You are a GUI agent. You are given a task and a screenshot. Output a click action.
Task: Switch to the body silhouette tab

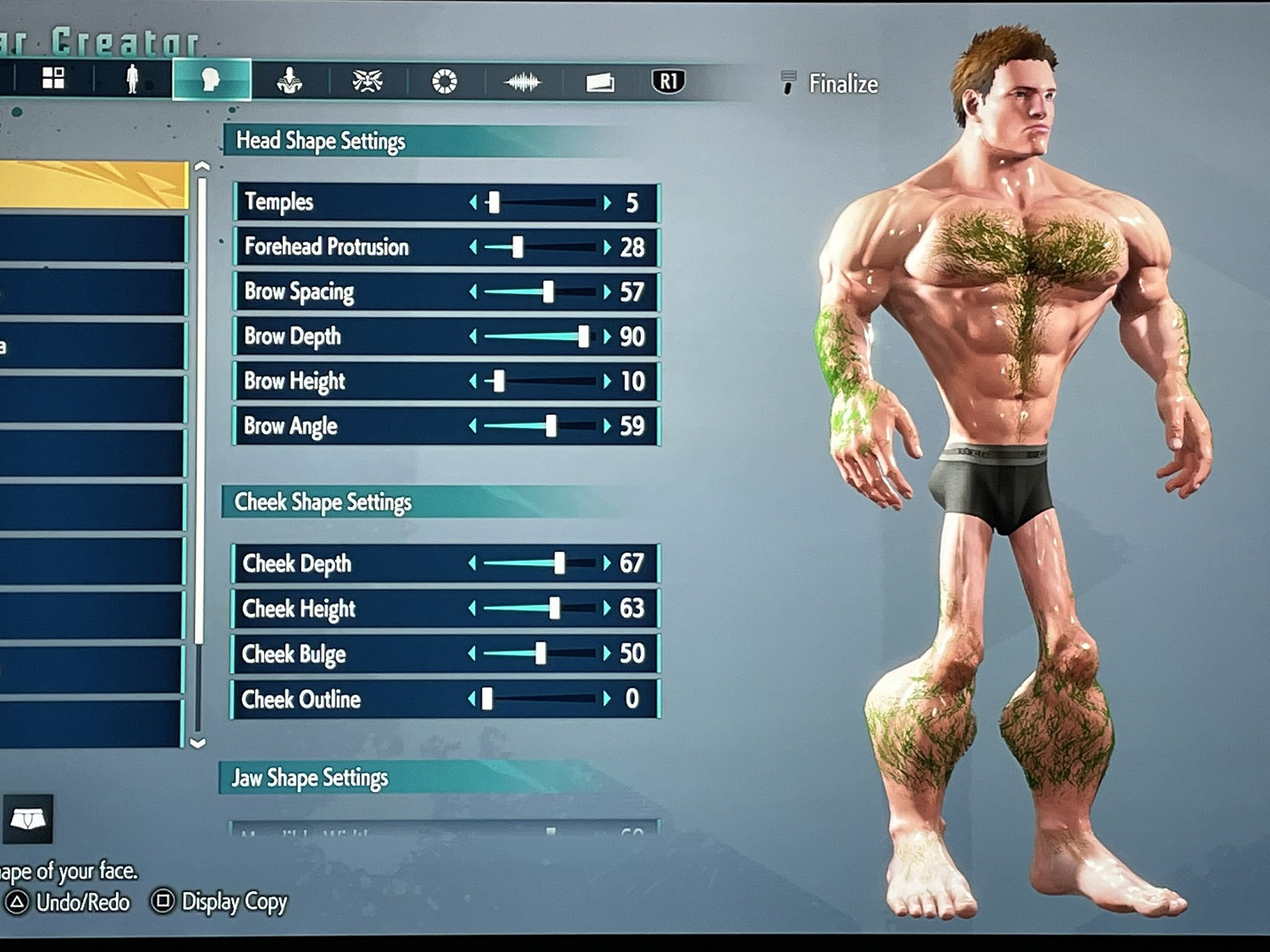pos(132,79)
